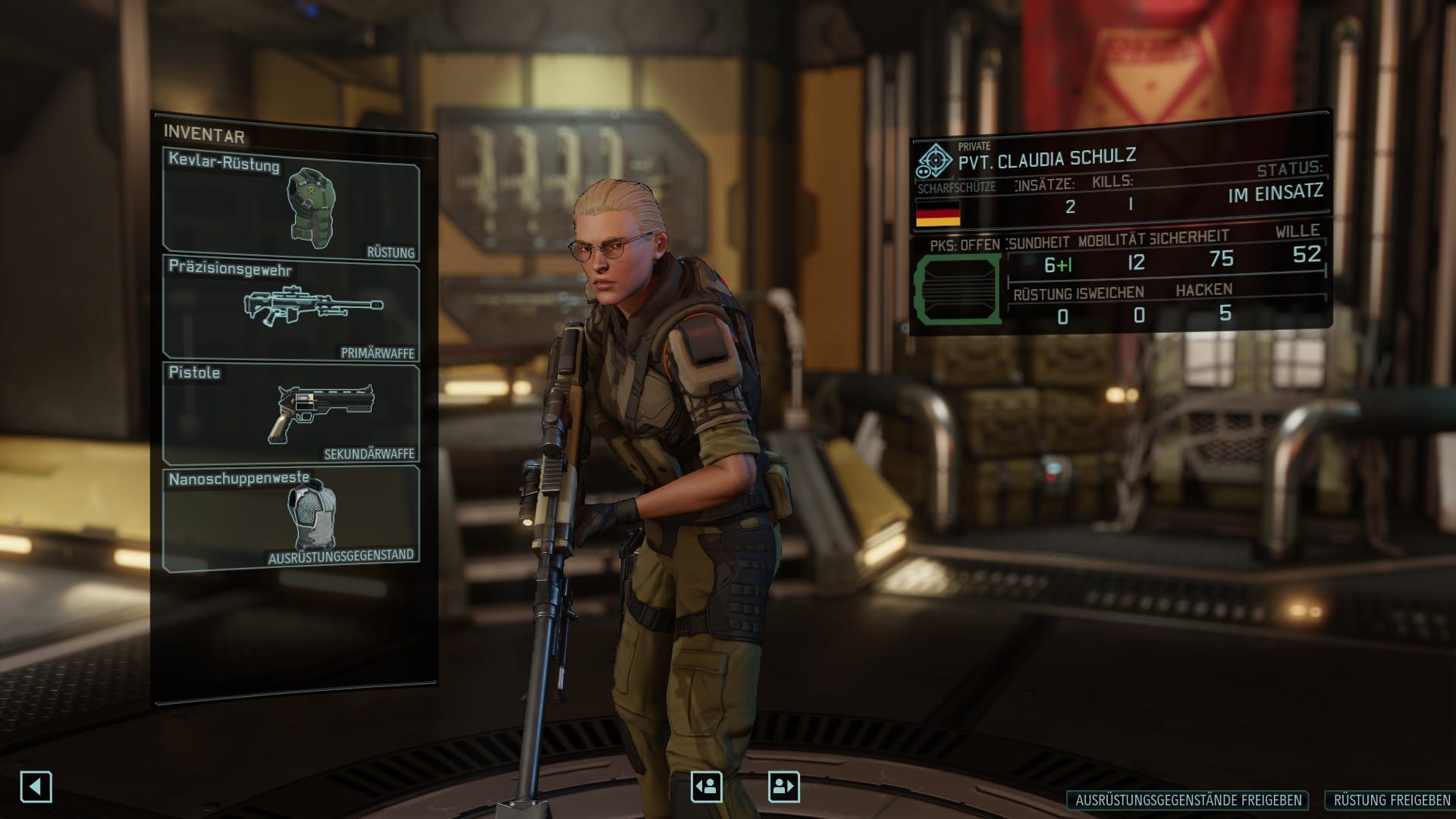Choose the Pistole secondary weapon slot

point(291,413)
